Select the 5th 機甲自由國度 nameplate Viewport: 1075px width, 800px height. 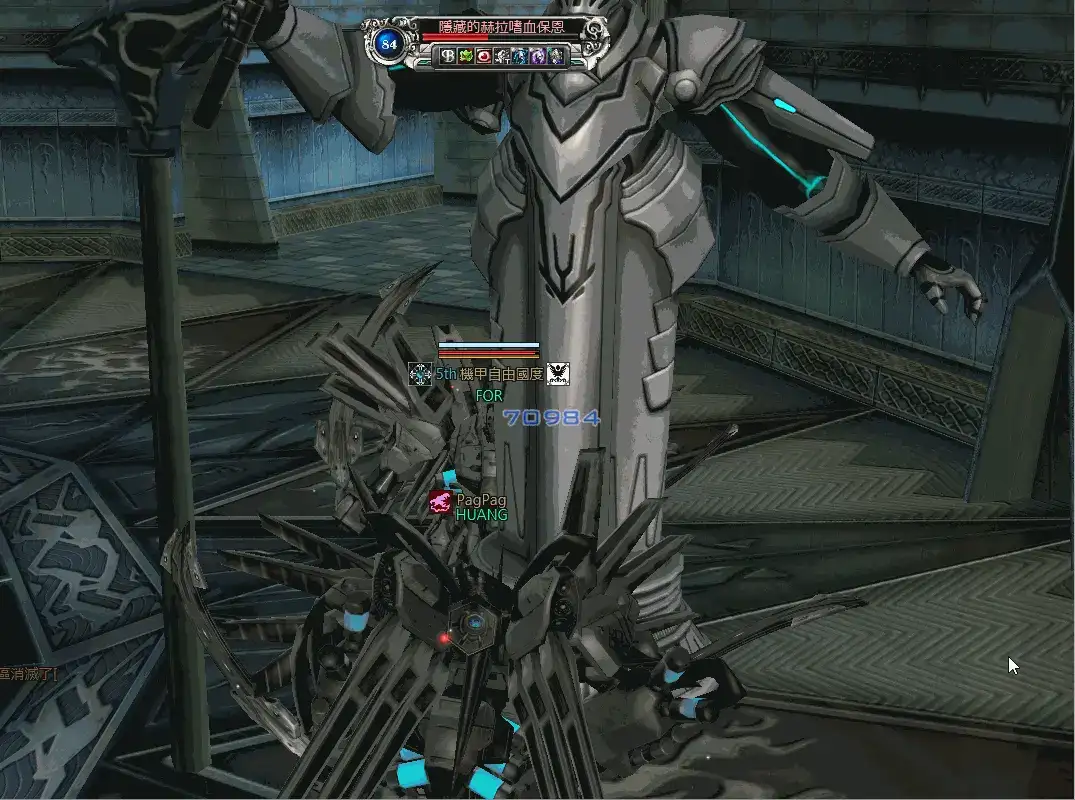pos(488,374)
